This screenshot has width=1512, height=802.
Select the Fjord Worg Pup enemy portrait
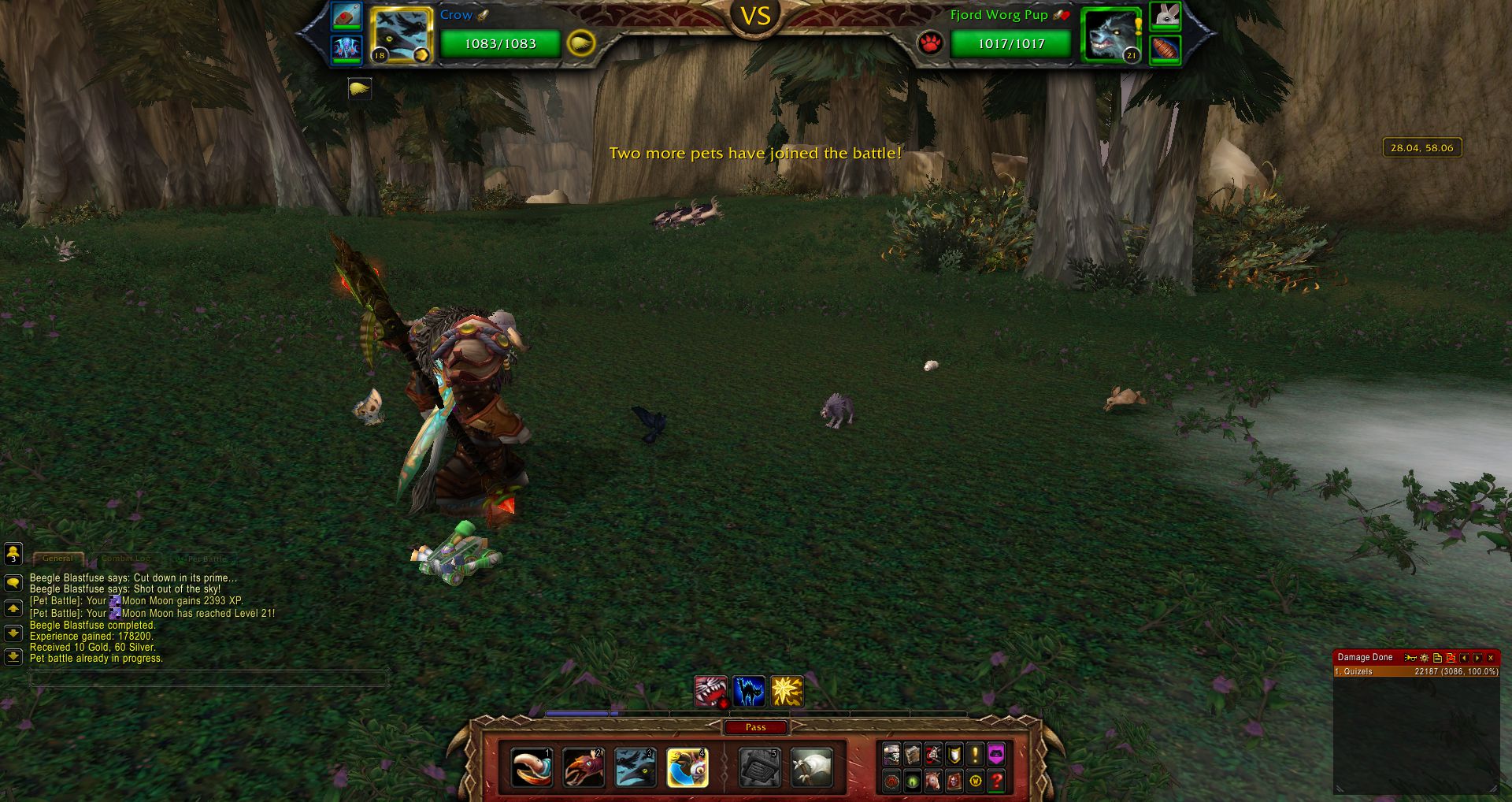click(x=1110, y=35)
